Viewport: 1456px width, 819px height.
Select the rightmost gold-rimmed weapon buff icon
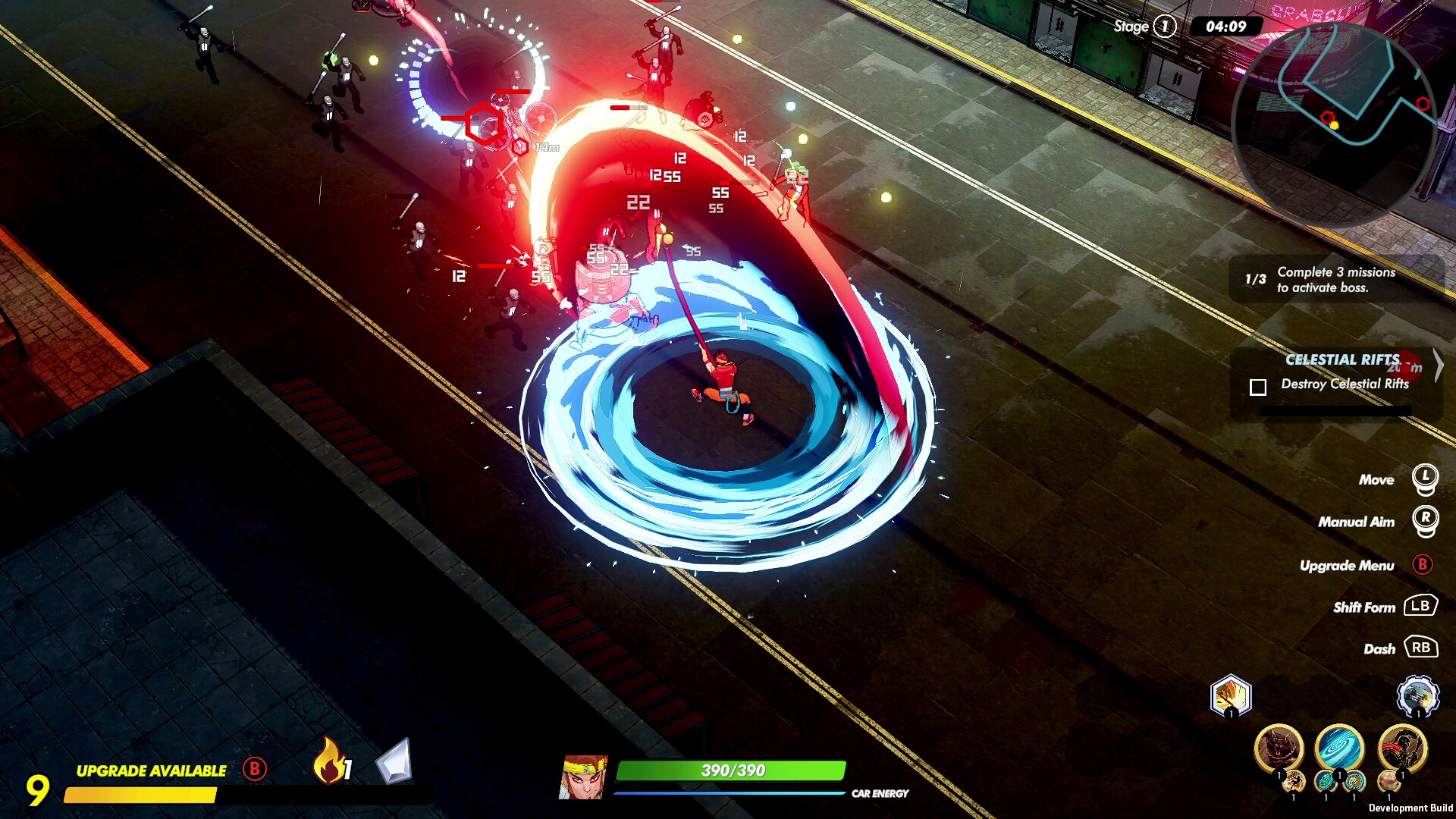click(1401, 747)
